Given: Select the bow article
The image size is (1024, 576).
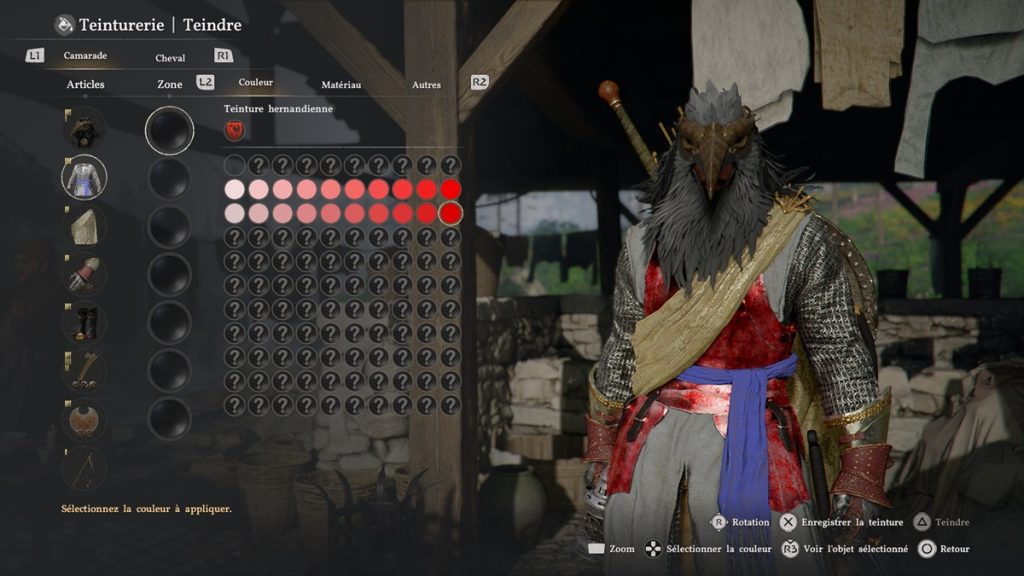Looking at the screenshot, I should point(85,466).
